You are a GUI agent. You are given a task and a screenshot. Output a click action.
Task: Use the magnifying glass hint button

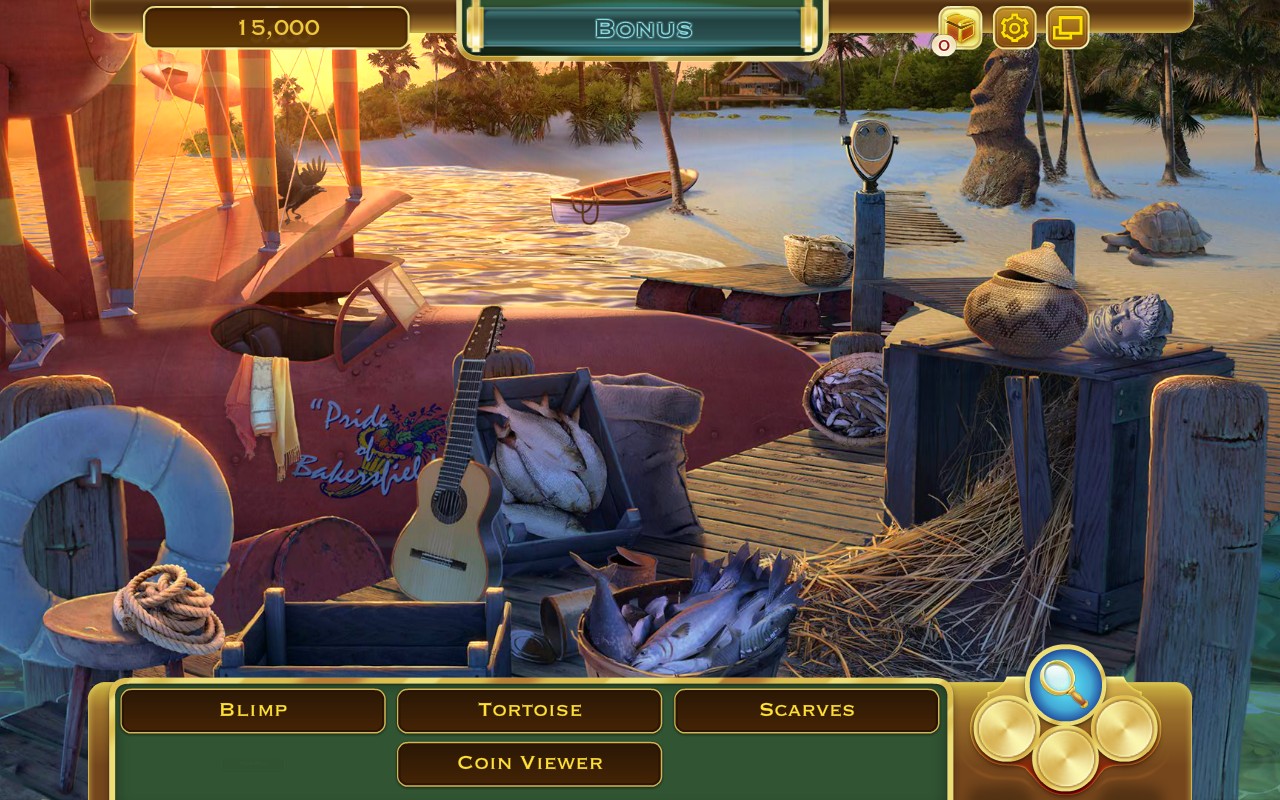[x=1064, y=684]
